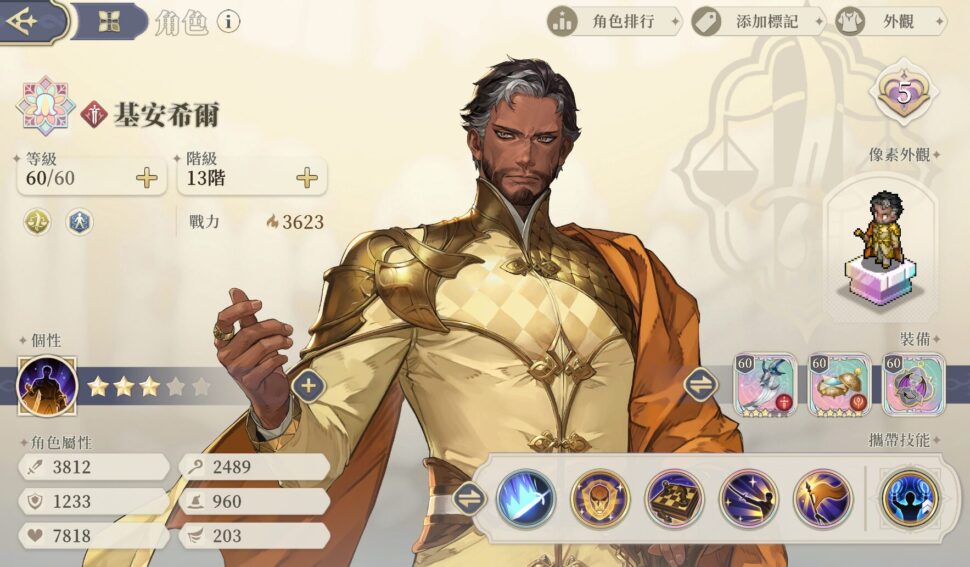Tap the 添加標記 add tag button
Image resolution: width=970 pixels, height=567 pixels.
point(757,21)
